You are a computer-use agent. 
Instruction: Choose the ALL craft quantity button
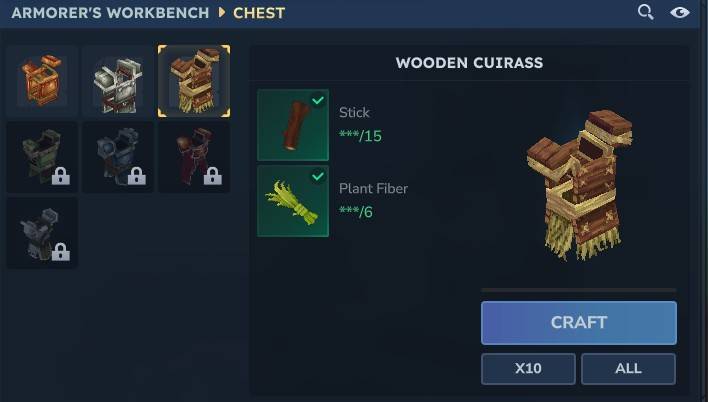click(x=628, y=368)
